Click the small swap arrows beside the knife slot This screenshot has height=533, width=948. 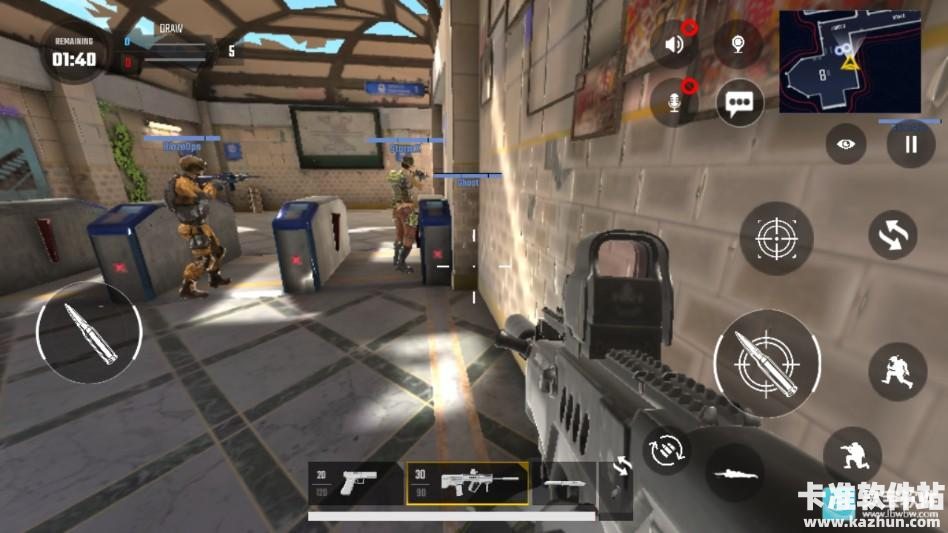tap(621, 466)
